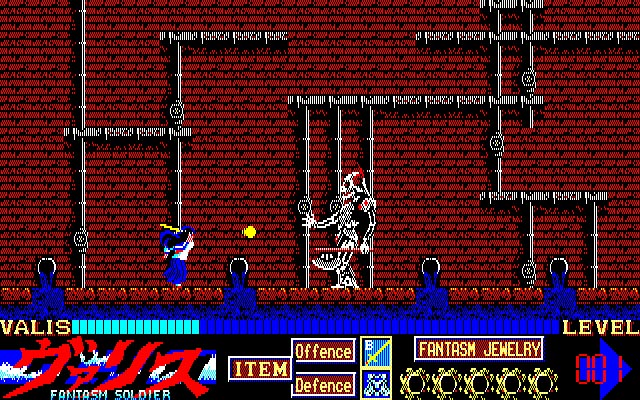Click the ITEM label box
This screenshot has width=640, height=400.
pyautogui.click(x=259, y=368)
